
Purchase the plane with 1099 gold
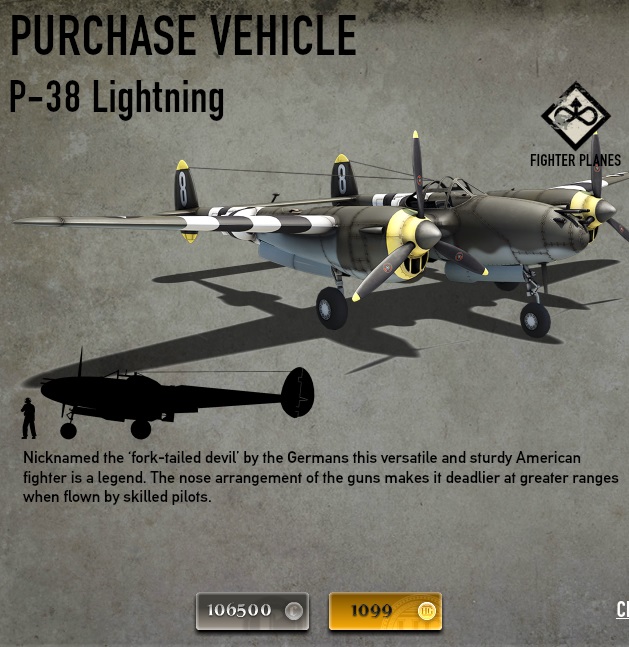[x=385, y=610]
